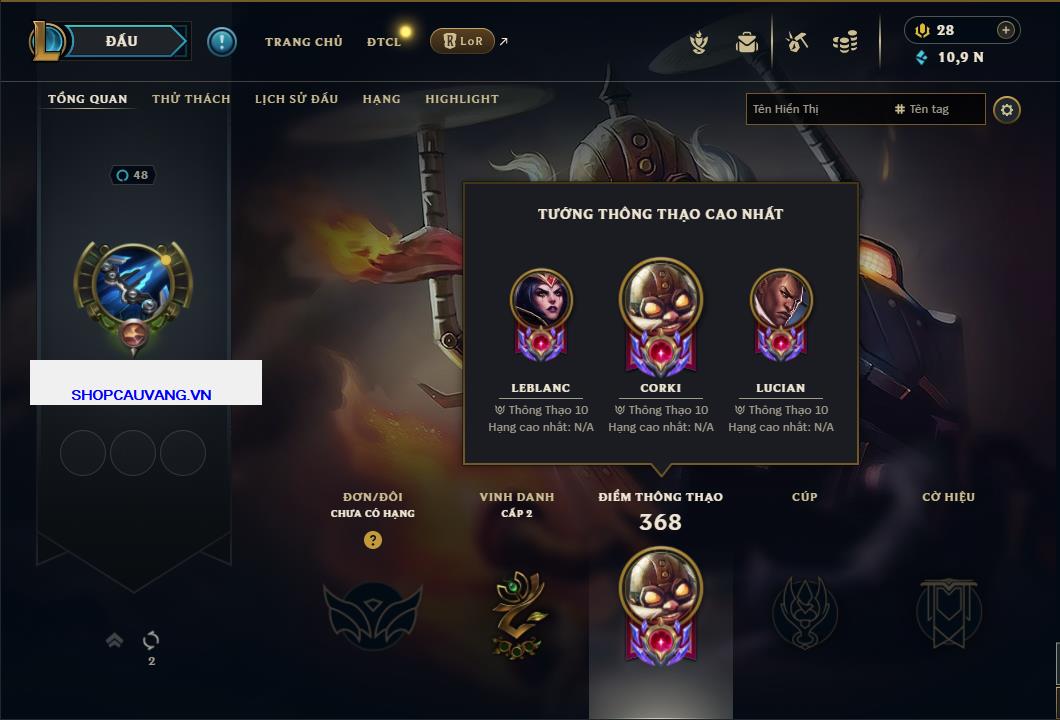
Task: Open the CỜ HIỆU banner section
Action: tap(948, 612)
